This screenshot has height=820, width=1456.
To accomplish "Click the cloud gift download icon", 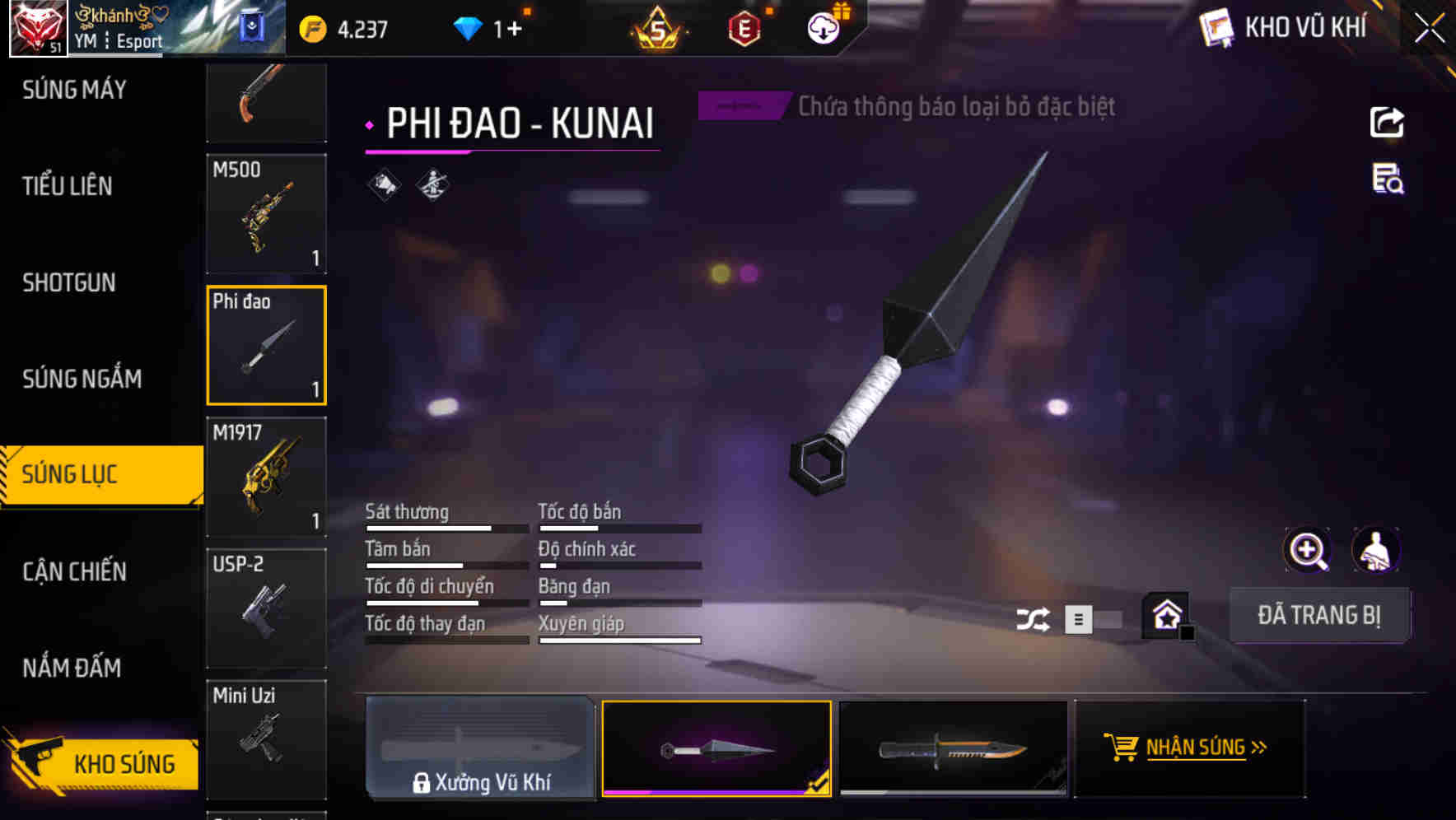I will click(x=821, y=27).
